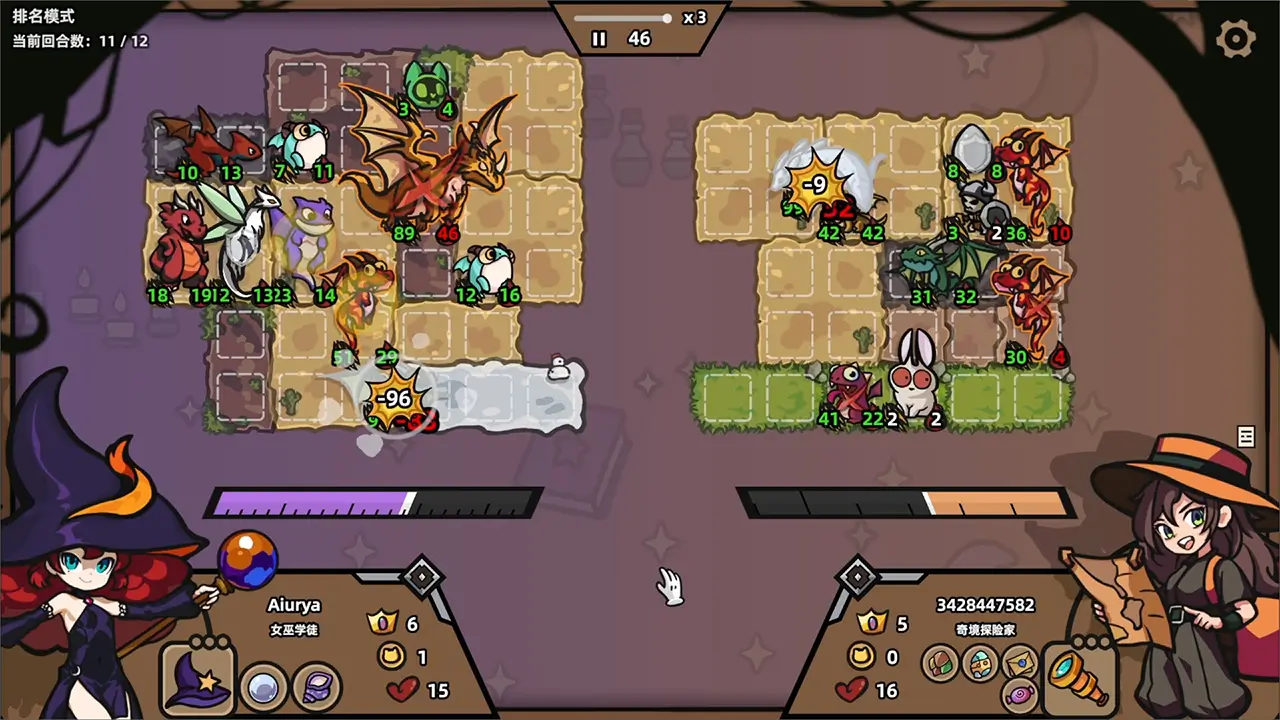
Task: Select the envelope icon under opponent's name
Action: (1020, 662)
